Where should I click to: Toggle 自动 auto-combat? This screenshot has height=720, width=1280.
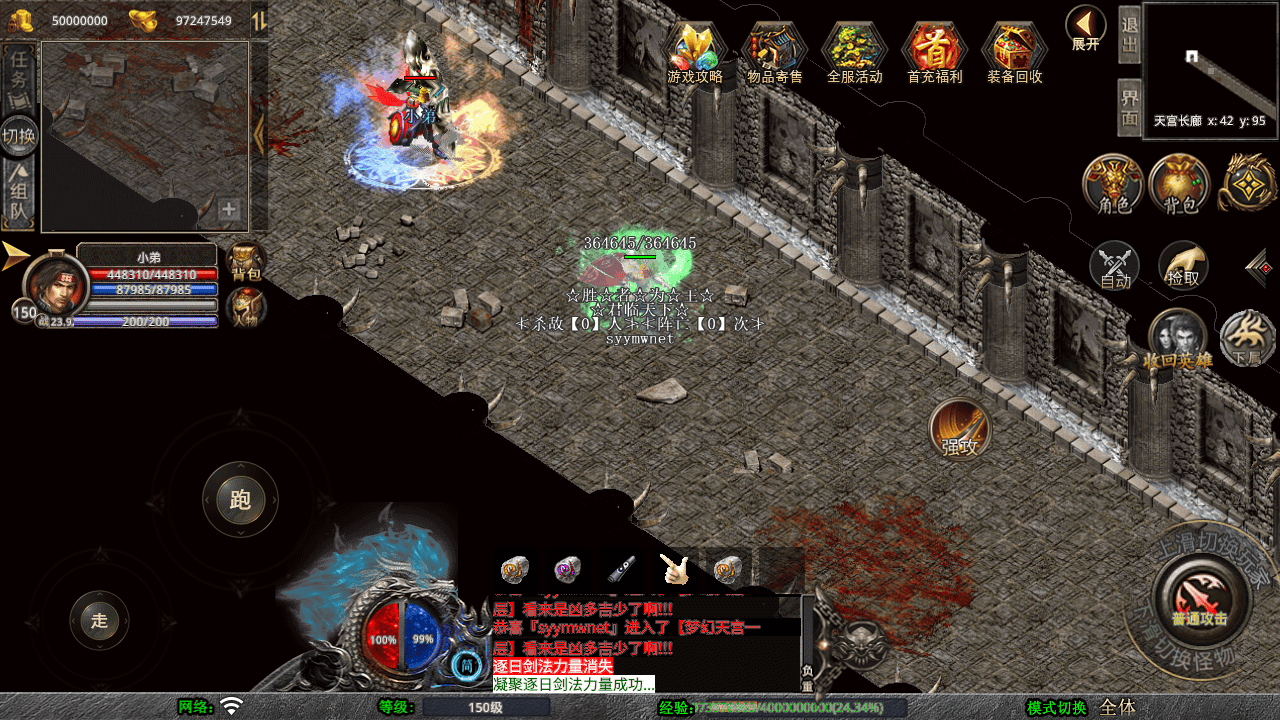tap(1115, 267)
